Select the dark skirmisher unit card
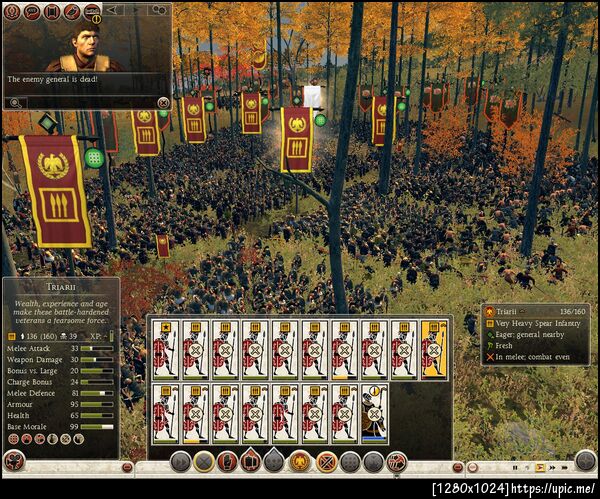 373,413
